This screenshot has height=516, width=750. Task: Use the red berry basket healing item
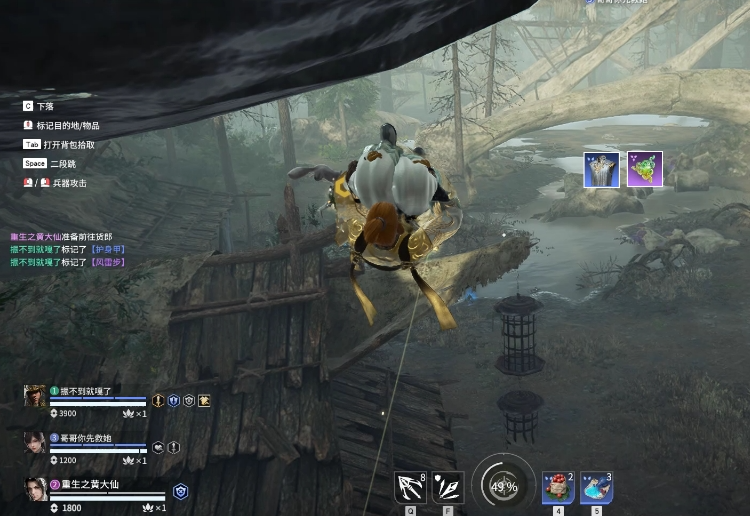pos(558,487)
